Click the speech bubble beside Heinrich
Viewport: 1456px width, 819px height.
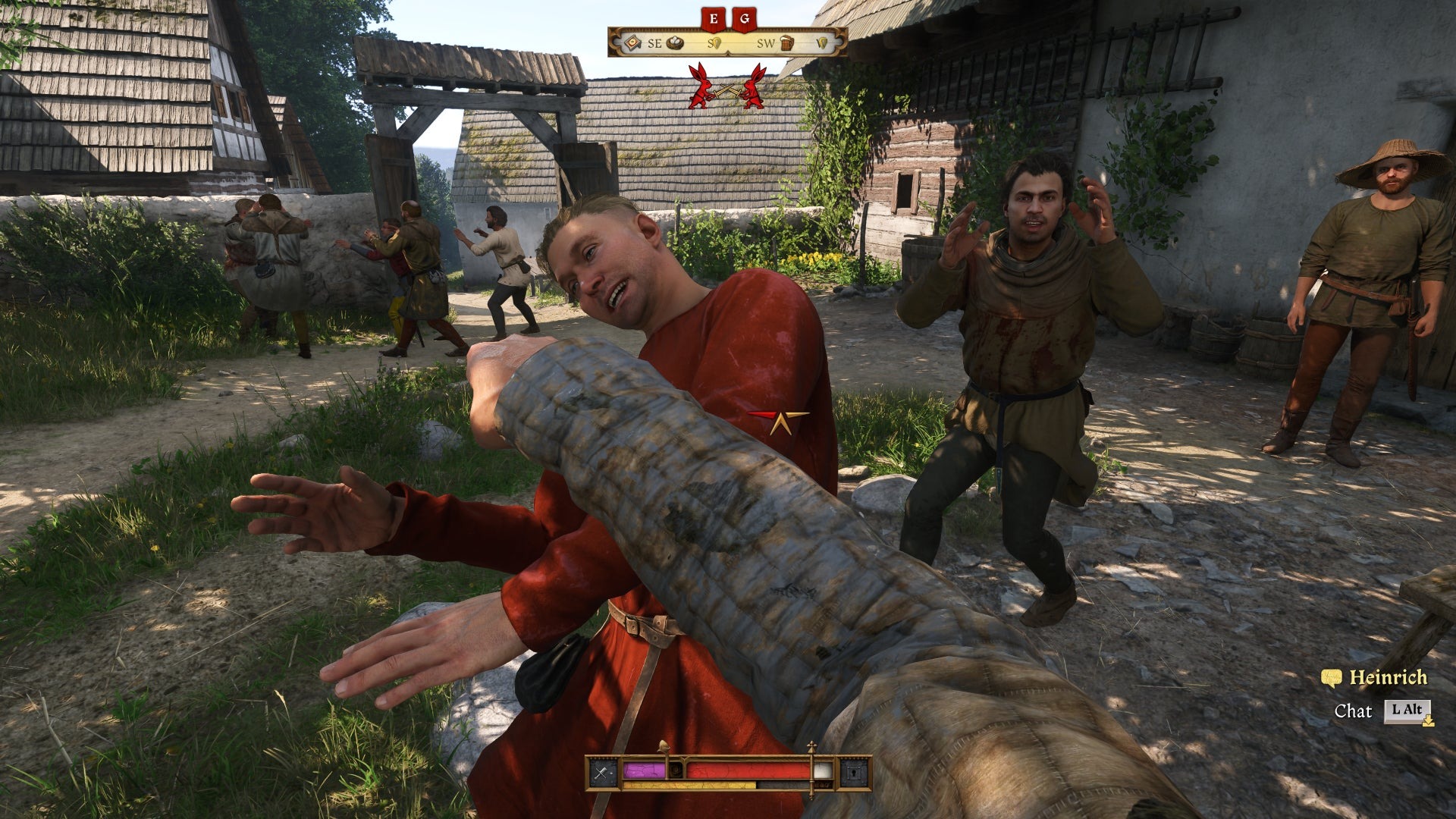pyautogui.click(x=1331, y=677)
